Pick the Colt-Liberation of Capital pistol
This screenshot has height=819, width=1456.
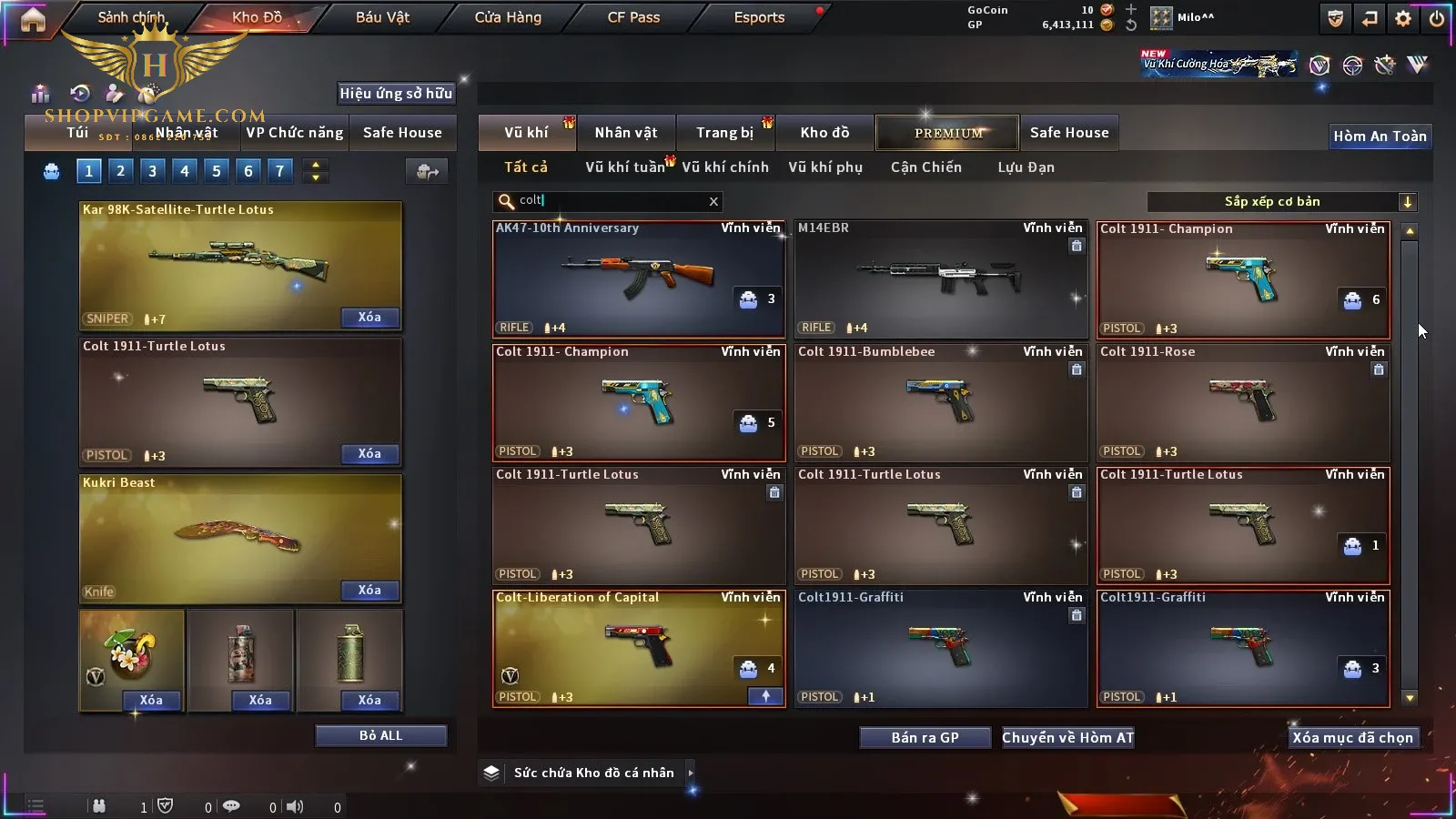click(x=639, y=648)
